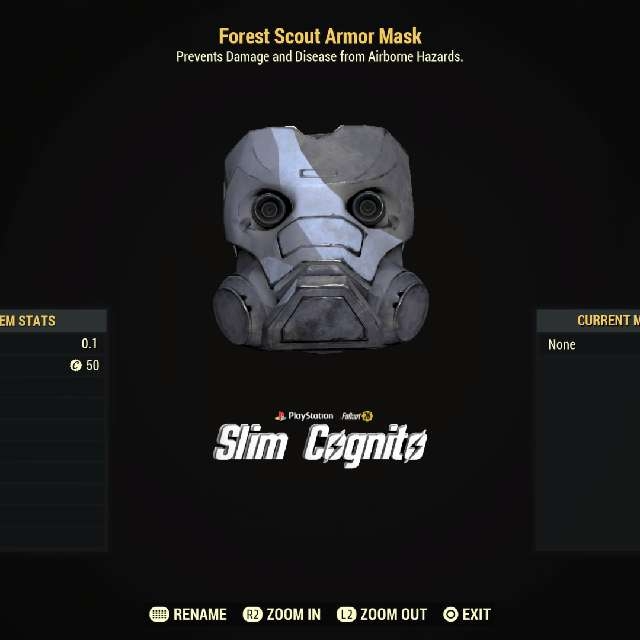Select the None entry under current mods
Viewport: 640px width, 640px height.
[x=563, y=345]
